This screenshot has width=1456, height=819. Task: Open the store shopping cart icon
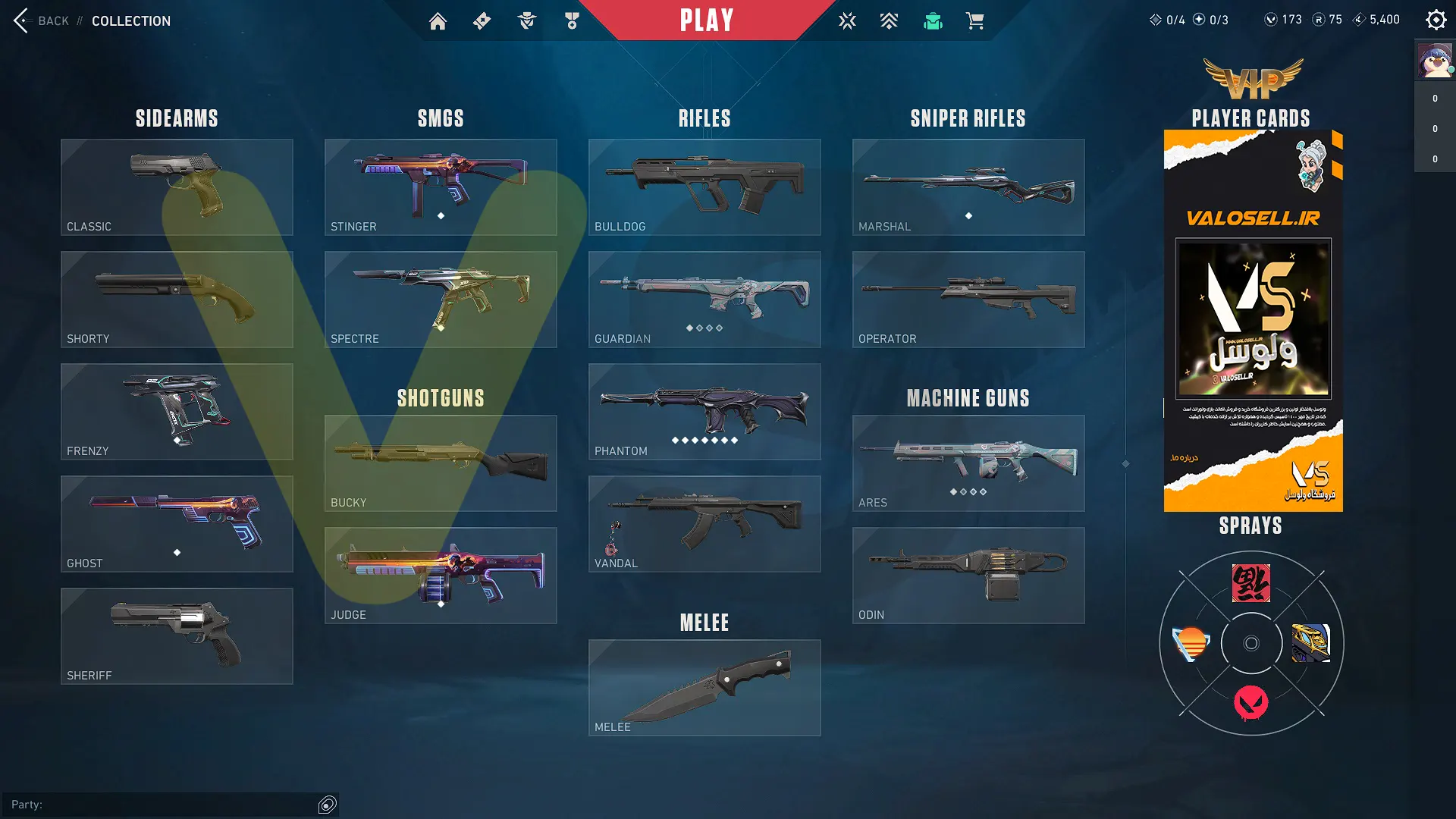pos(974,21)
